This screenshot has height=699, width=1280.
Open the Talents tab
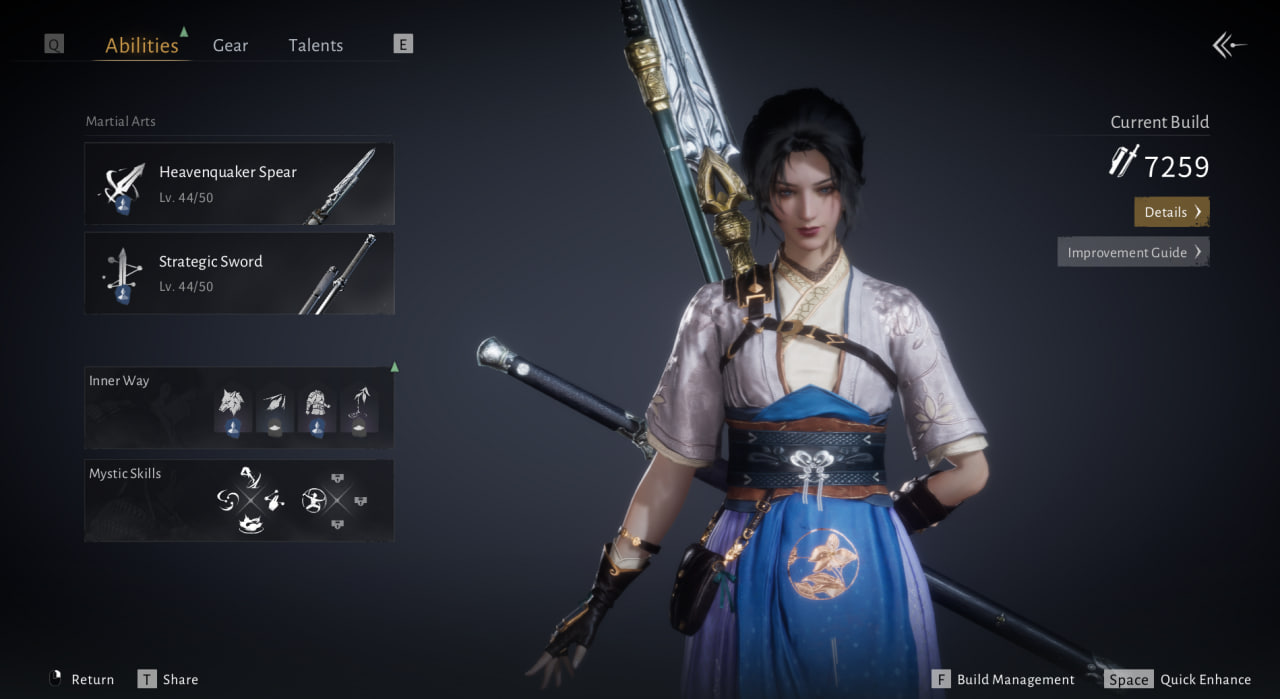click(x=315, y=45)
